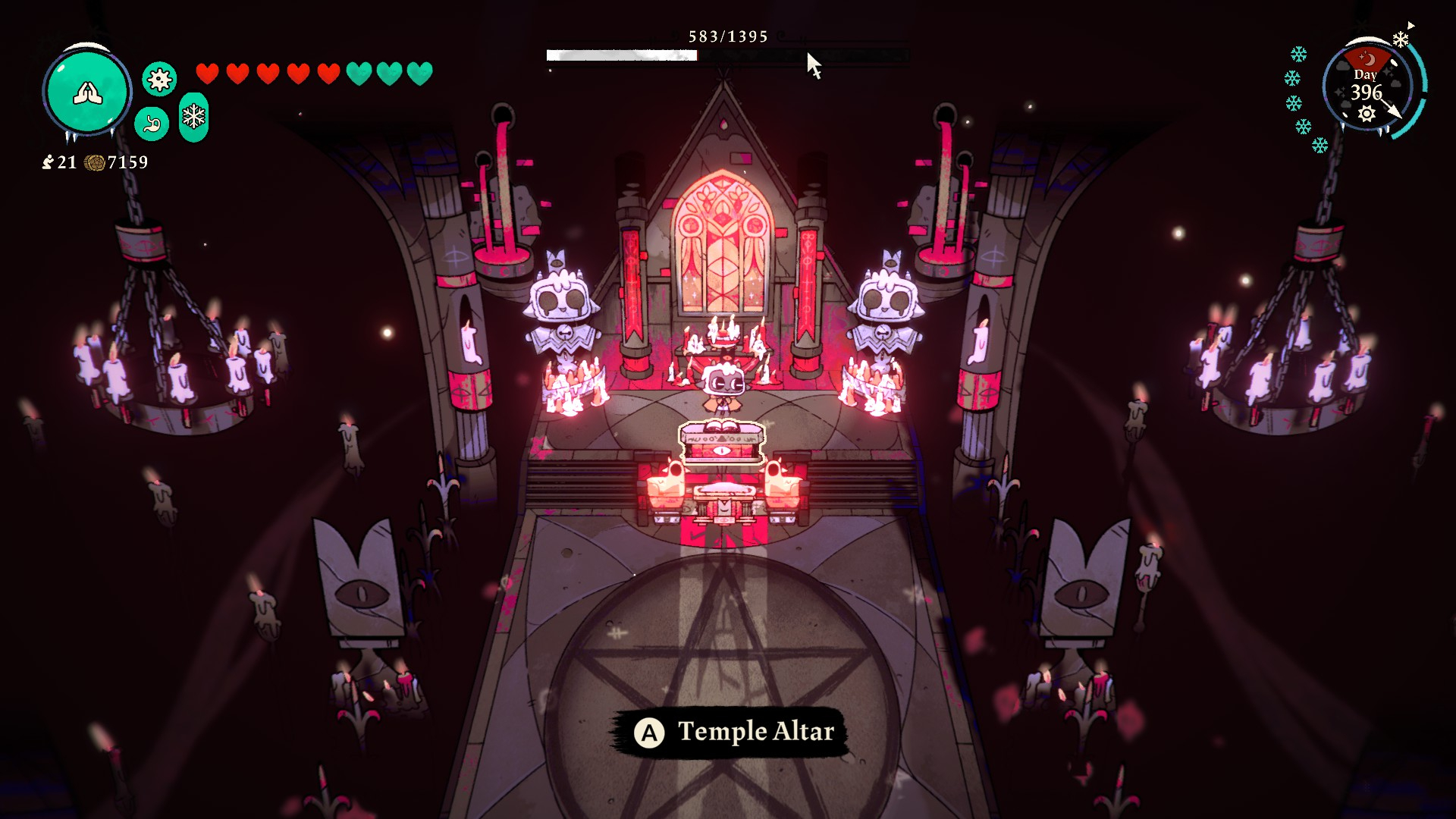Open the Day 396 clock dial

click(1367, 87)
